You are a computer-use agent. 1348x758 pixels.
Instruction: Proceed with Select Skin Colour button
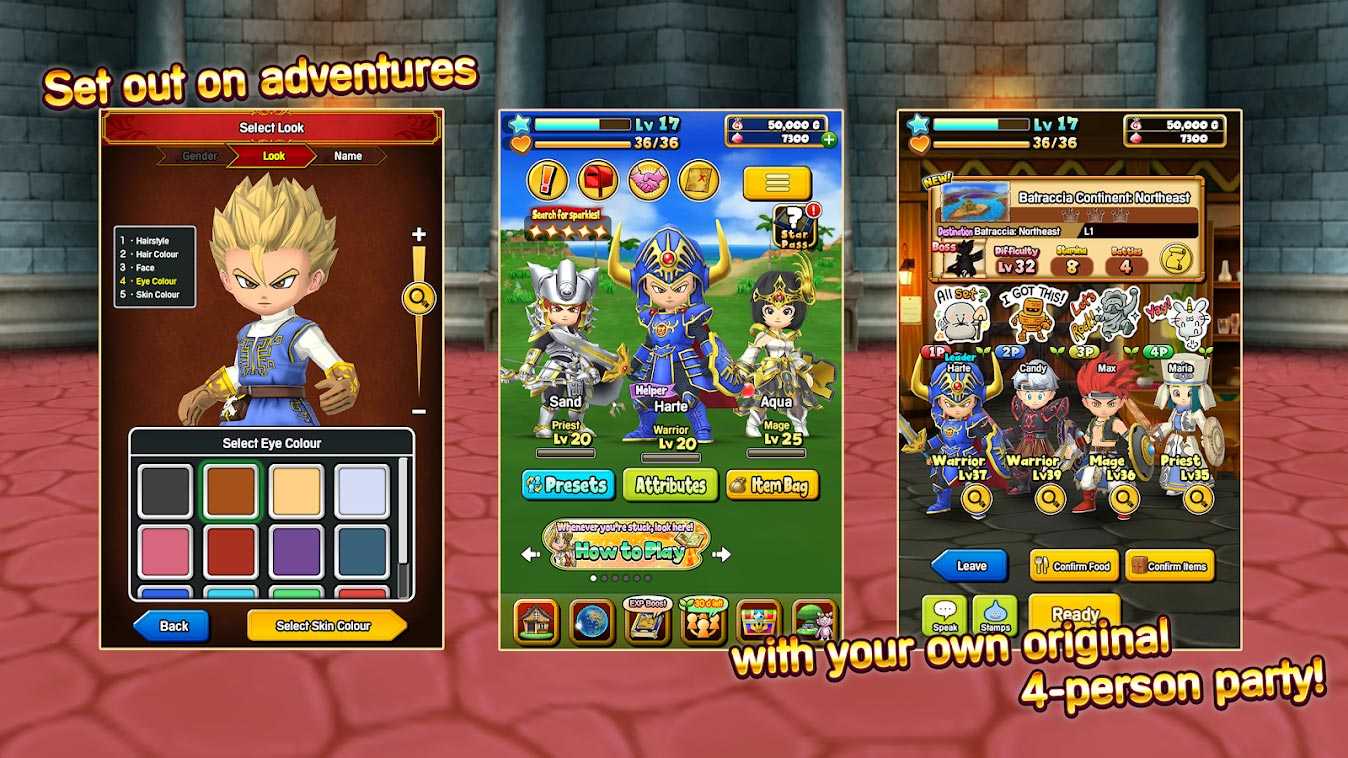325,626
